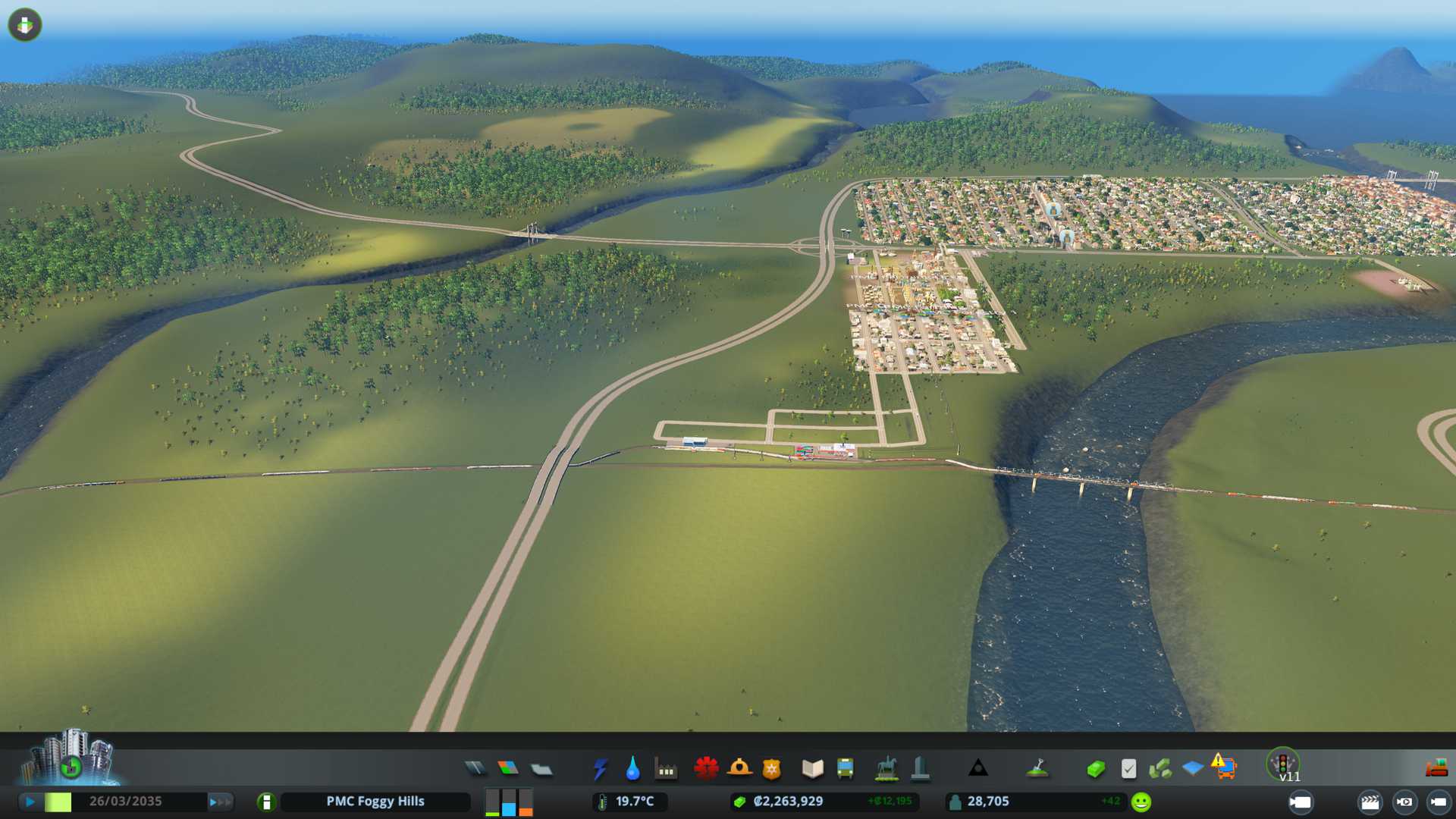Open the Landscaping tool

click(1037, 769)
